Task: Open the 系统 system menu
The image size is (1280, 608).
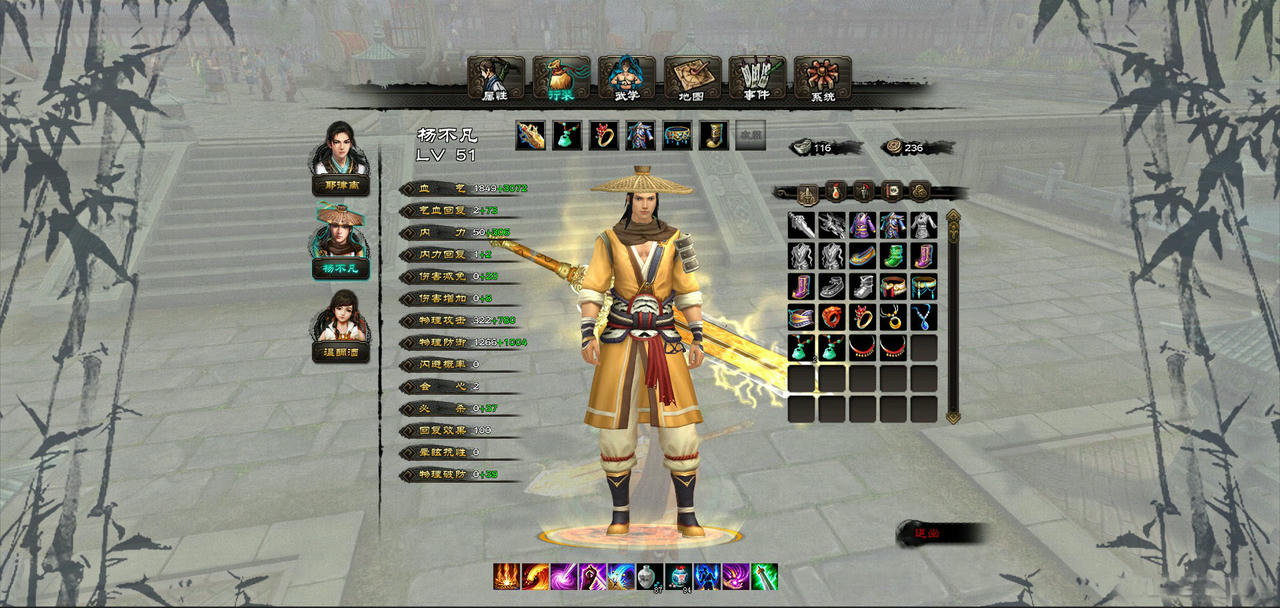Action: click(822, 78)
